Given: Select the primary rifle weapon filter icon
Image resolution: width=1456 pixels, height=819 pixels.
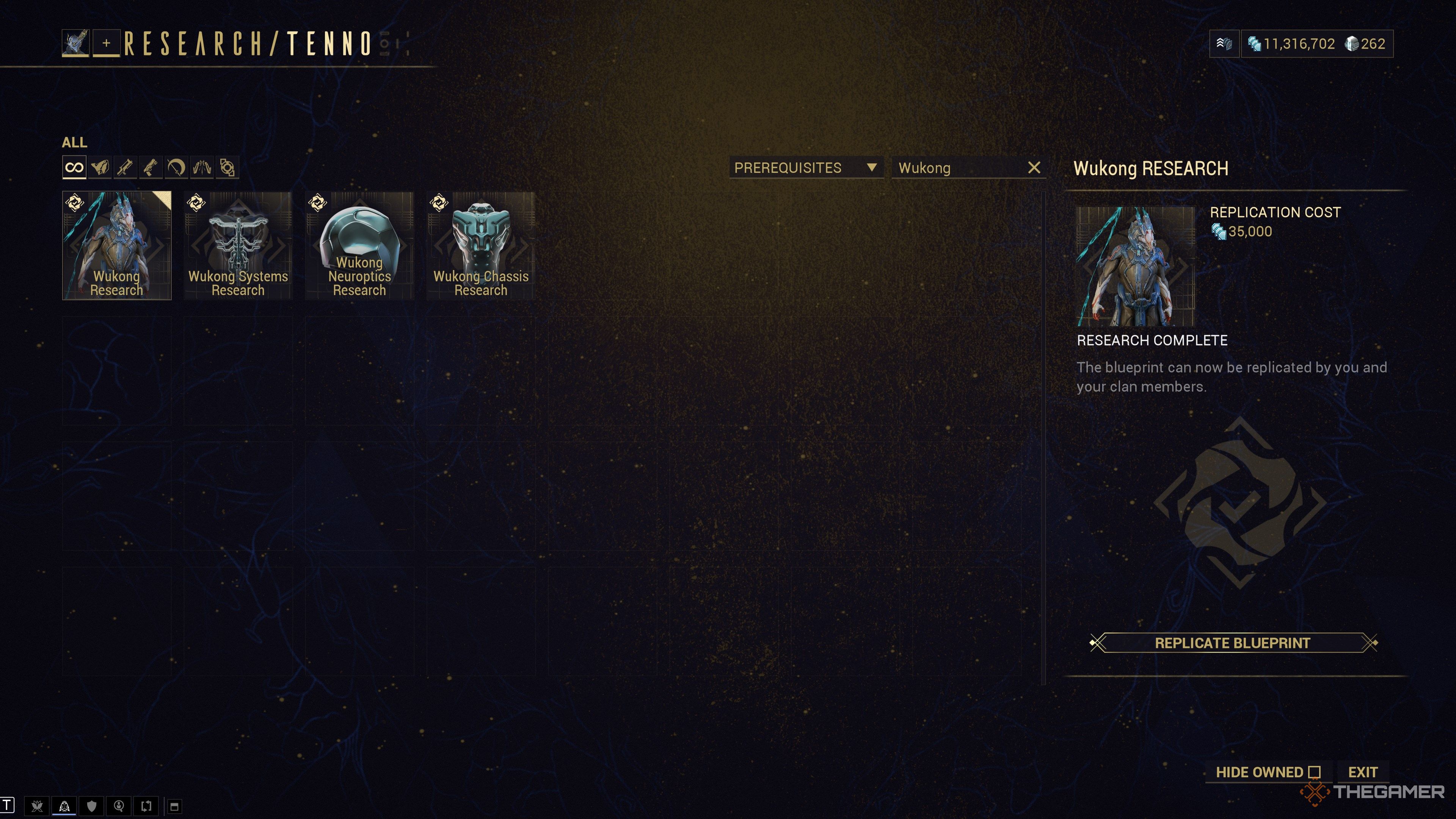Looking at the screenshot, I should click(126, 167).
